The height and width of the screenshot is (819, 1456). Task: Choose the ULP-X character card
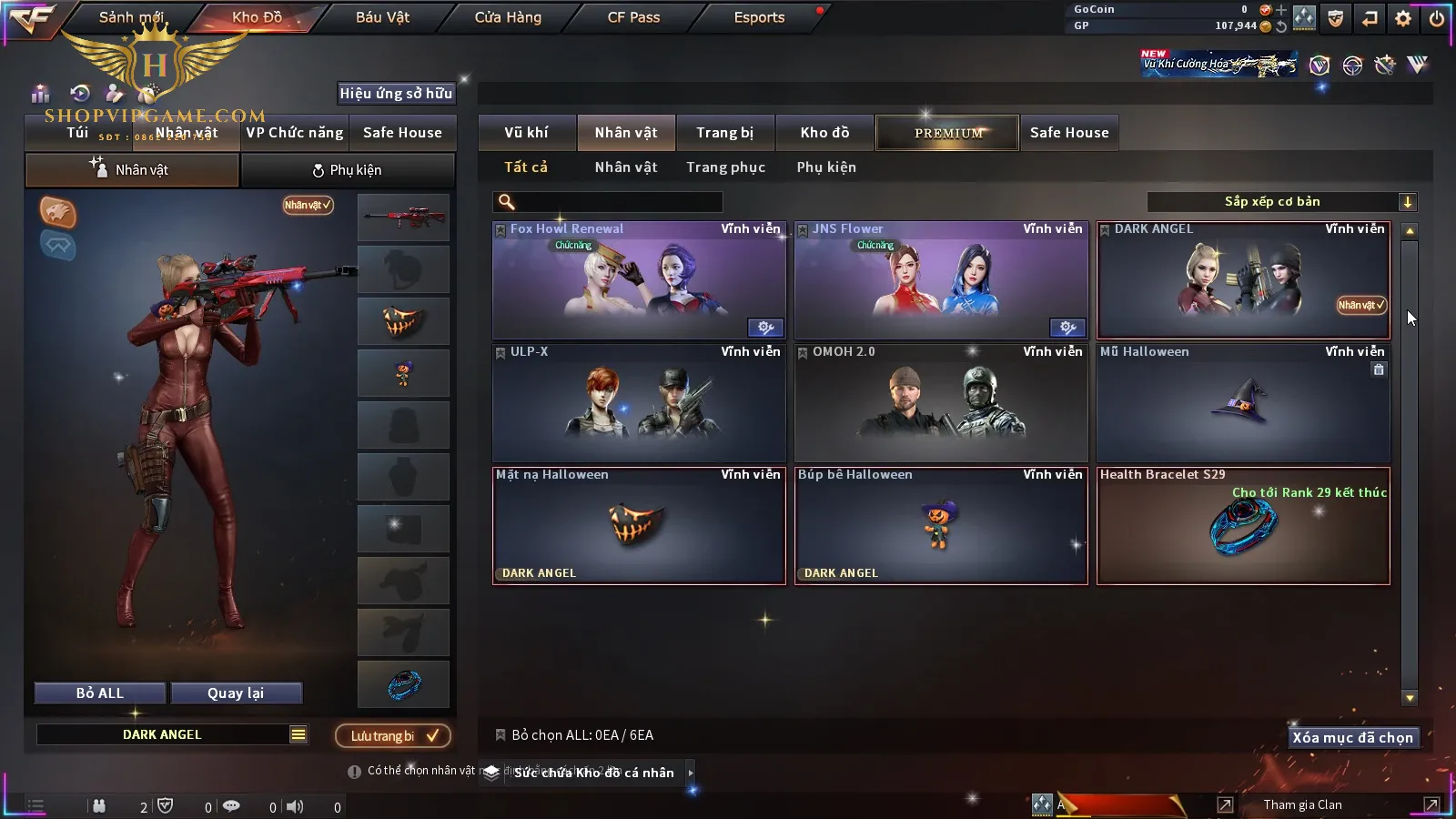coord(638,403)
